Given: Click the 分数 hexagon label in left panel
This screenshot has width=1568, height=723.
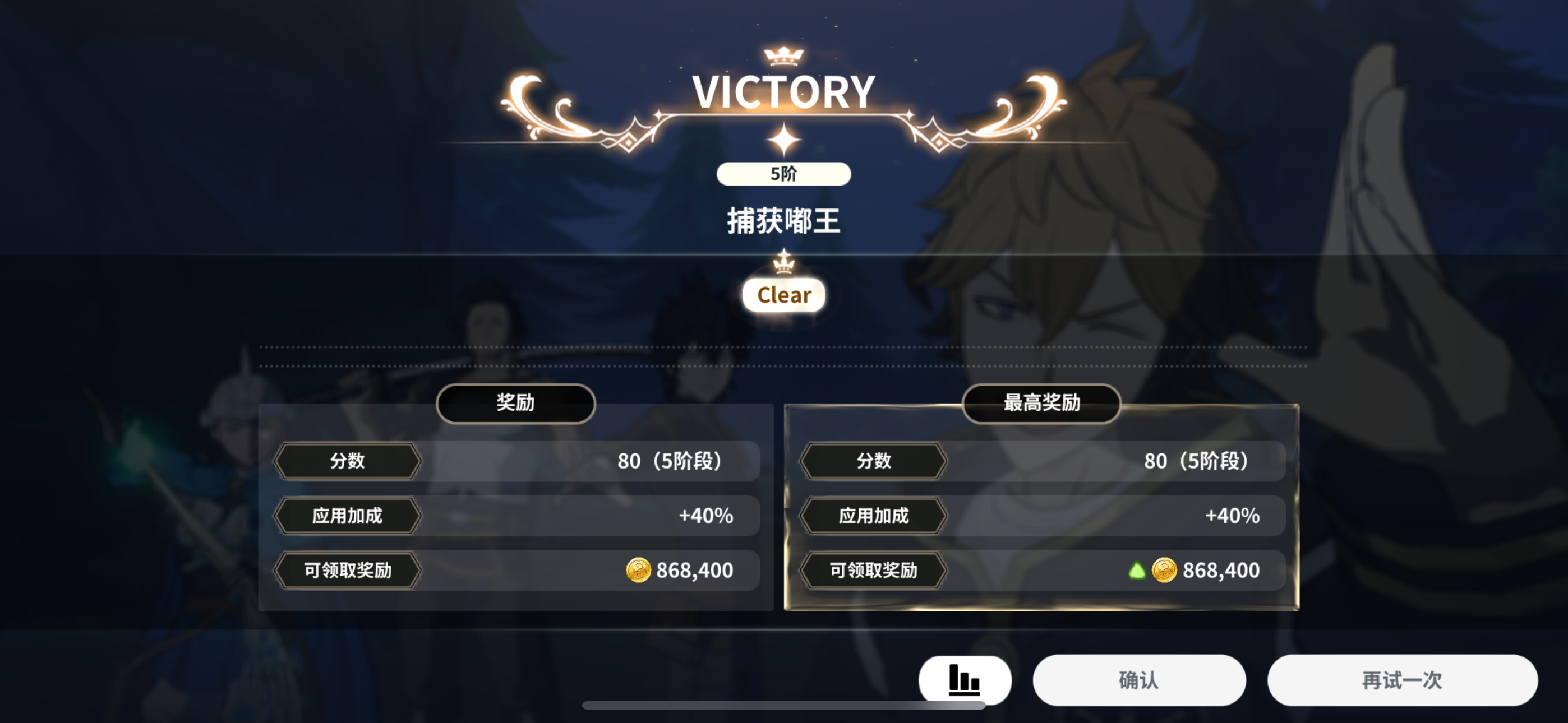Looking at the screenshot, I should pyautogui.click(x=346, y=461).
